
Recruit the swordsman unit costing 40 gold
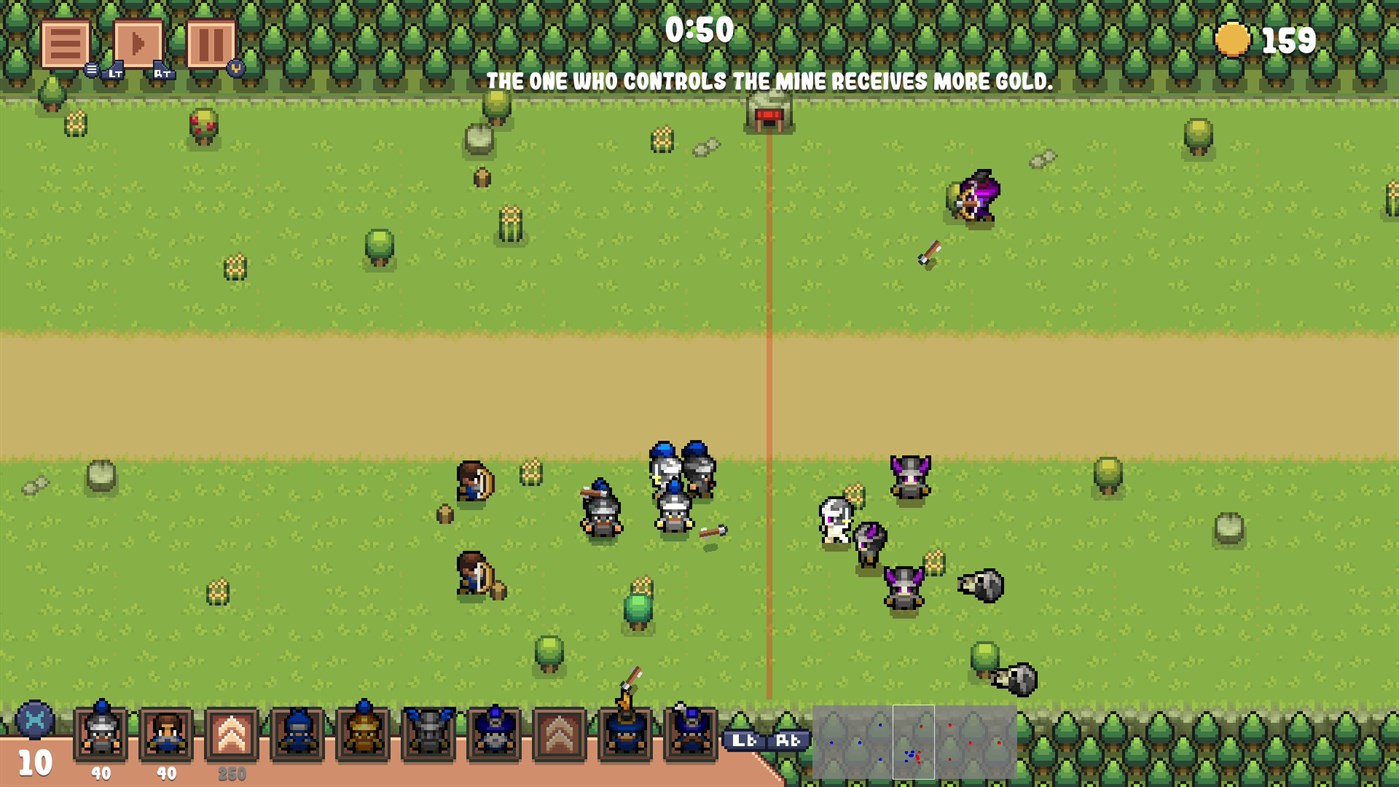click(x=99, y=735)
